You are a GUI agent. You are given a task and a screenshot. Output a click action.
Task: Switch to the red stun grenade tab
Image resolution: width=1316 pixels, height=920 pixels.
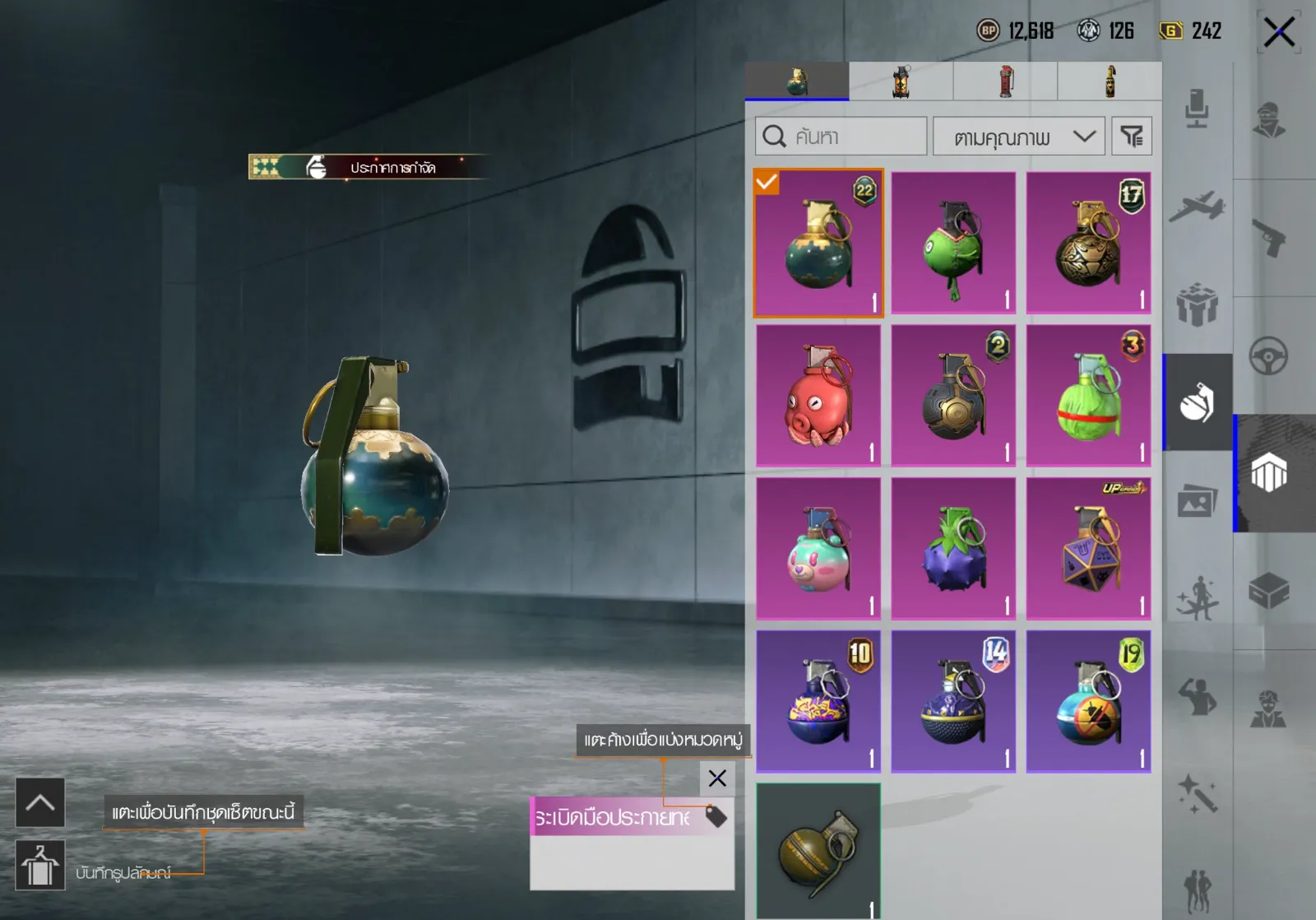(1005, 82)
